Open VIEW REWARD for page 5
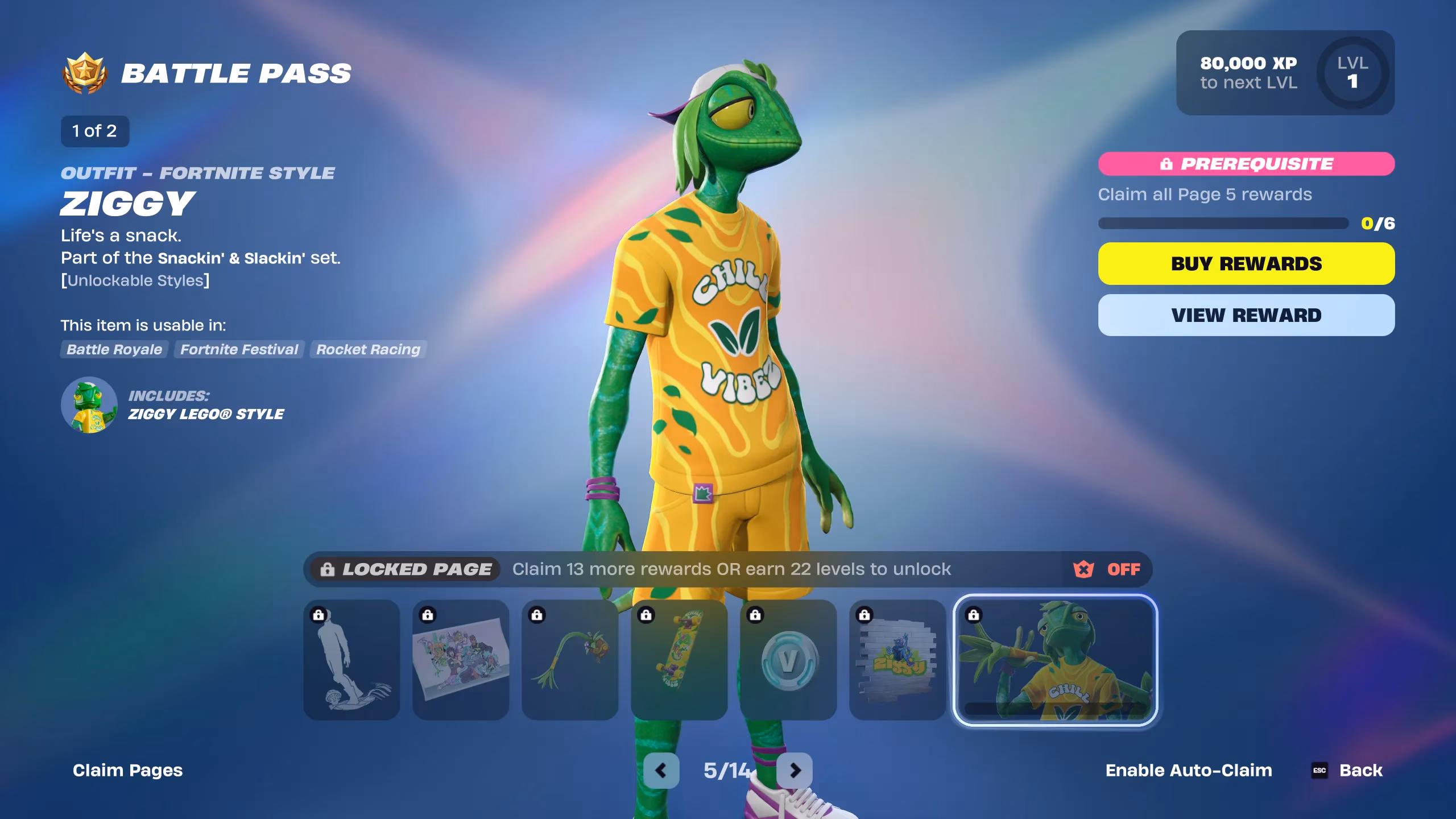 [1246, 315]
